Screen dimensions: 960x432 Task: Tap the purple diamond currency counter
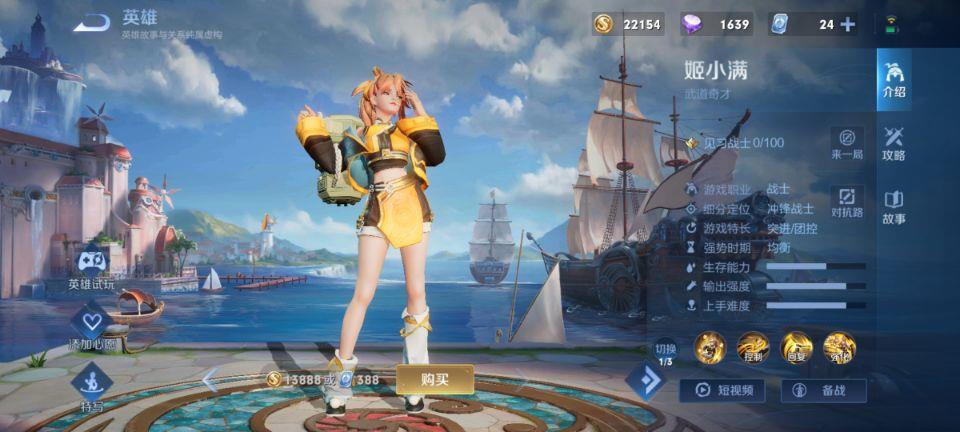tap(716, 24)
